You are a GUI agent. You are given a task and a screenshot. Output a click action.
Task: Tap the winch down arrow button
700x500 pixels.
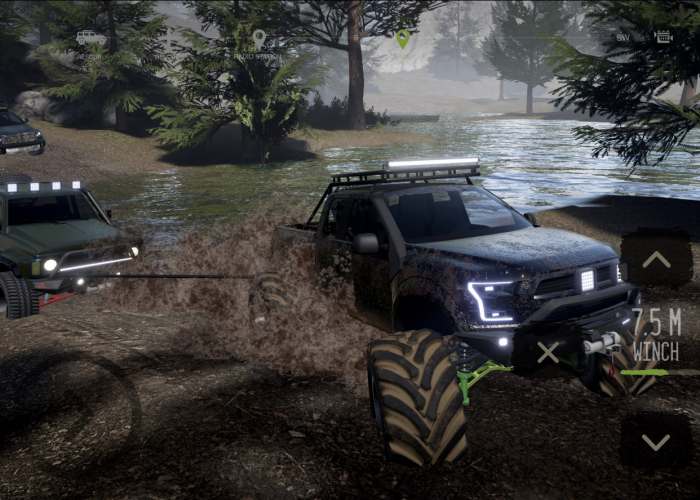(656, 441)
